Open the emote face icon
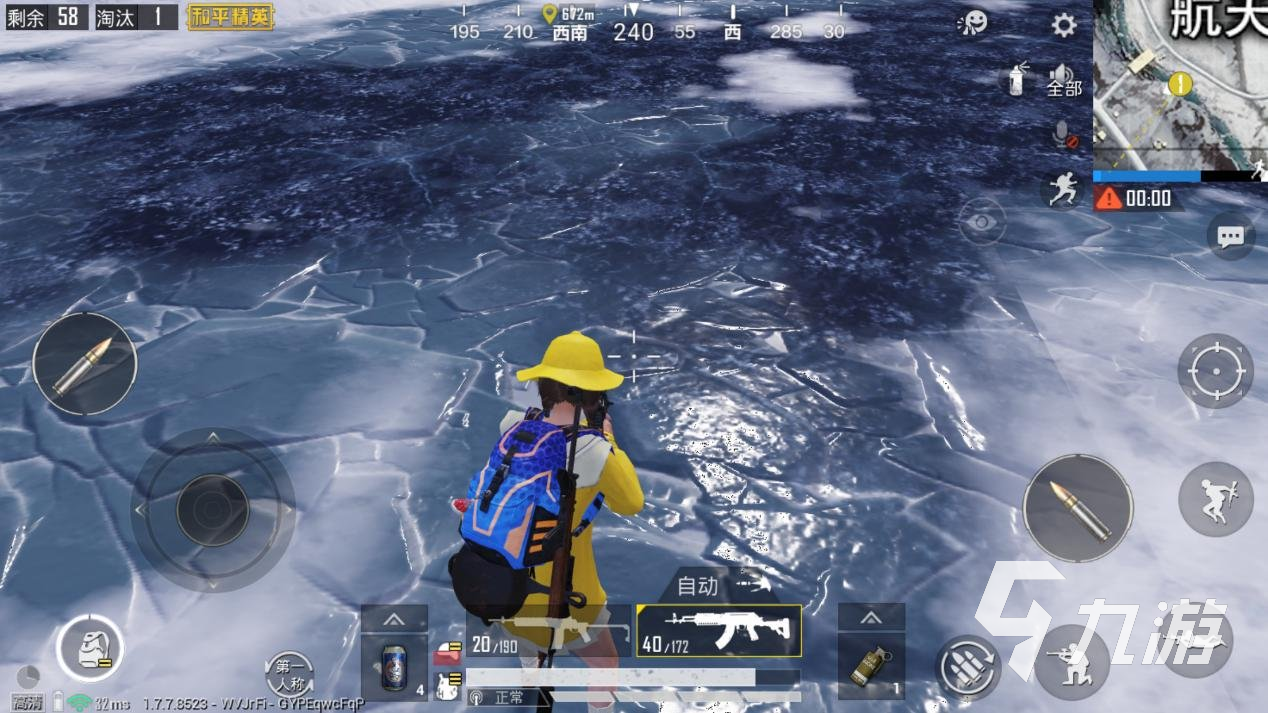The image size is (1268, 713). pyautogui.click(x=971, y=23)
